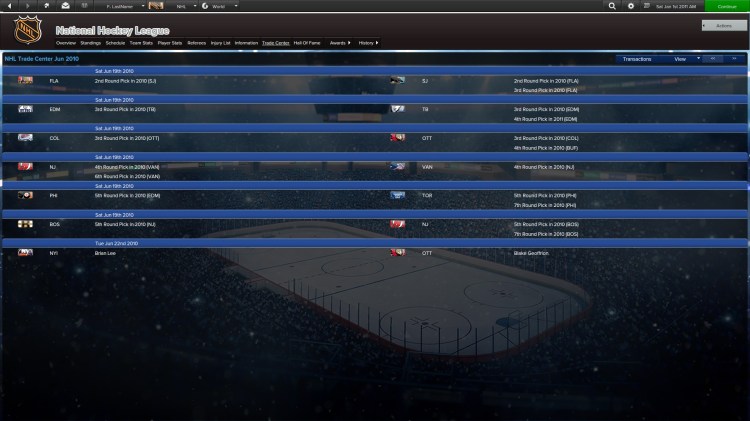Screen dimensions: 750x421
Task: Open the Referees tab
Action: pos(197,44)
